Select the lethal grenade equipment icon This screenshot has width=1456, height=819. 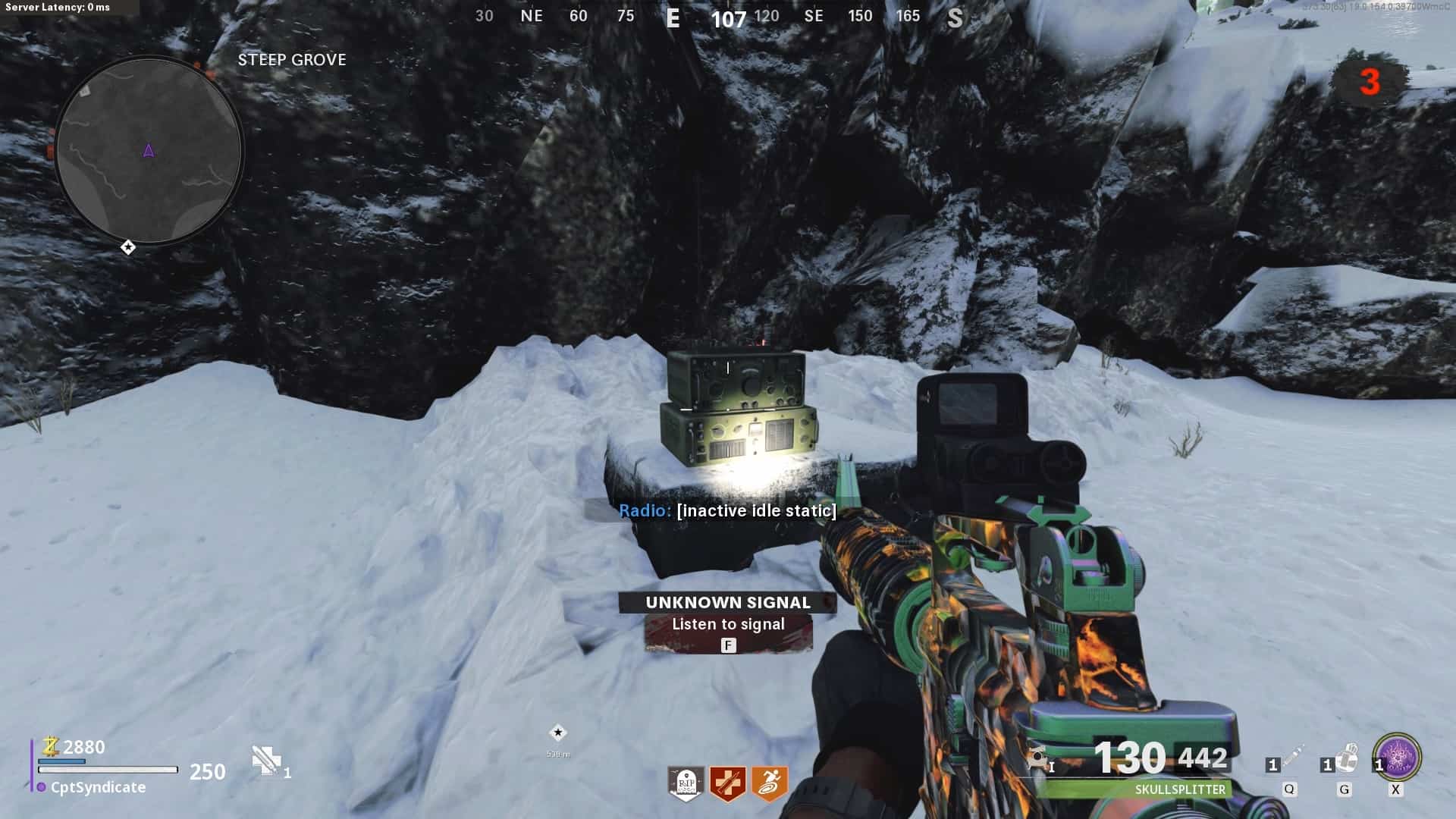click(x=1346, y=756)
